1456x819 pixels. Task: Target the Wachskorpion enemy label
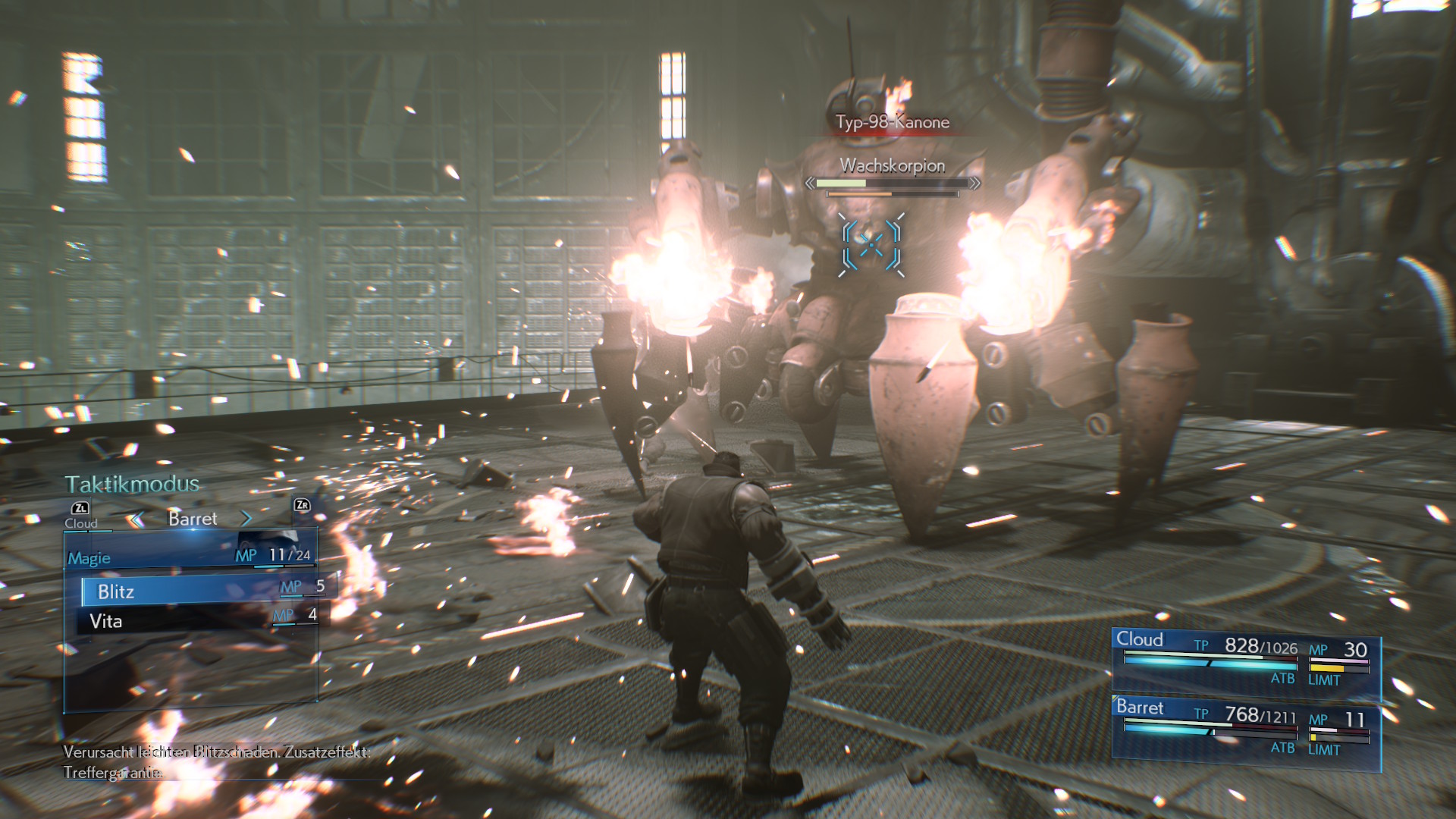point(893,166)
